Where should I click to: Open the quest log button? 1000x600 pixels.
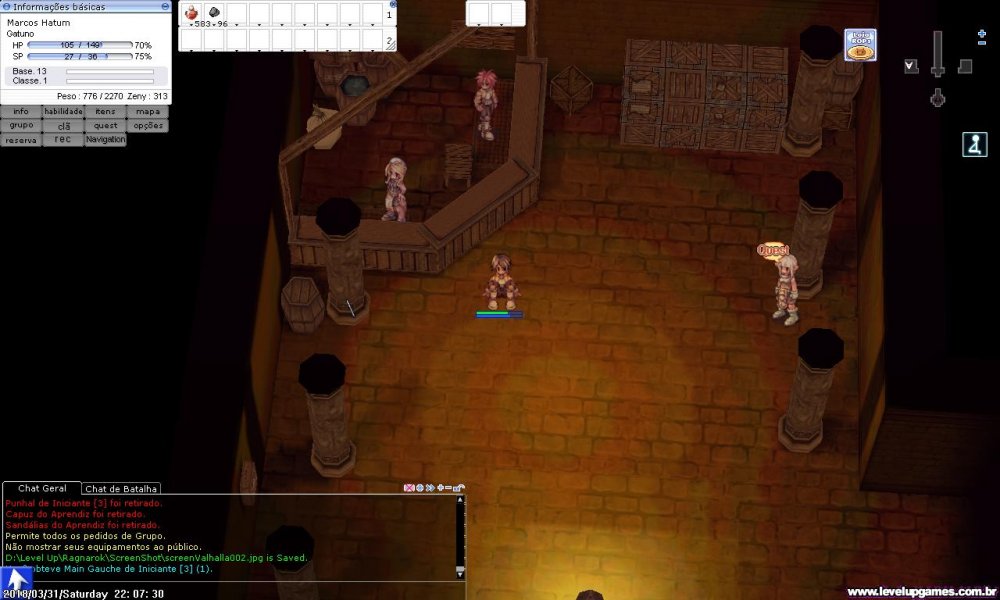105,126
